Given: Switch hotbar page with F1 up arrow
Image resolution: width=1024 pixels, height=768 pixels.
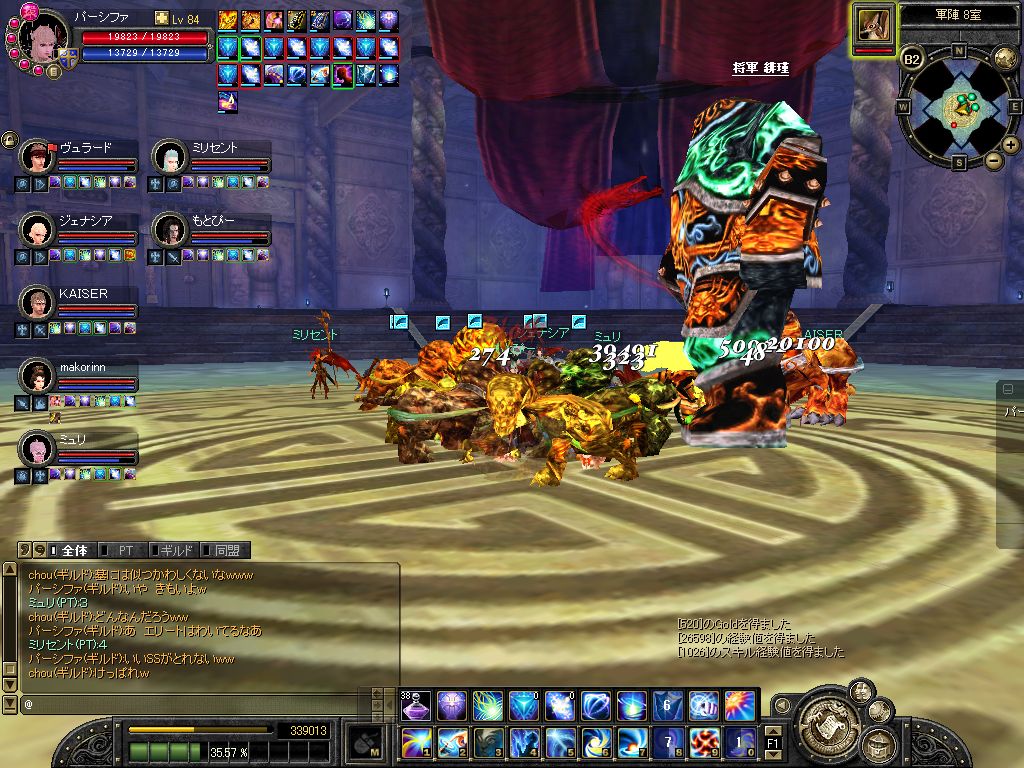Looking at the screenshot, I should (x=773, y=731).
